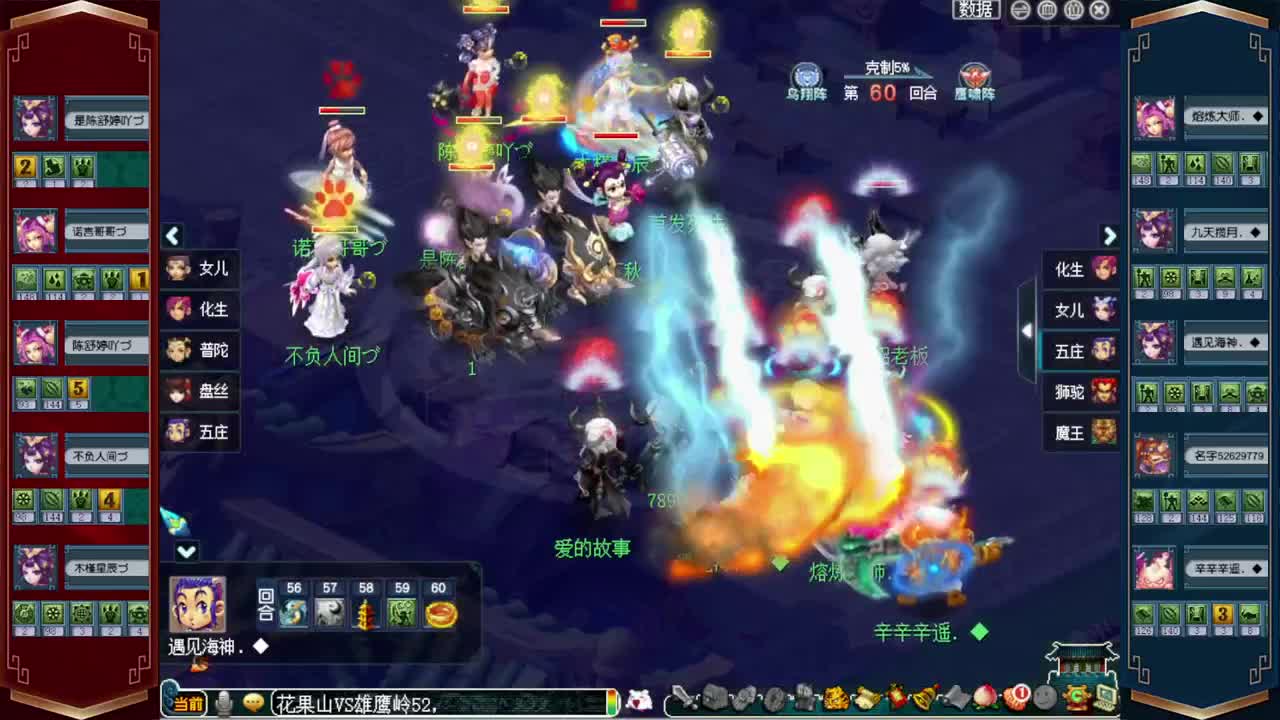Viewport: 1280px width, 720px height.
Task: Click the smiley emote button next to chat
Action: [252, 703]
